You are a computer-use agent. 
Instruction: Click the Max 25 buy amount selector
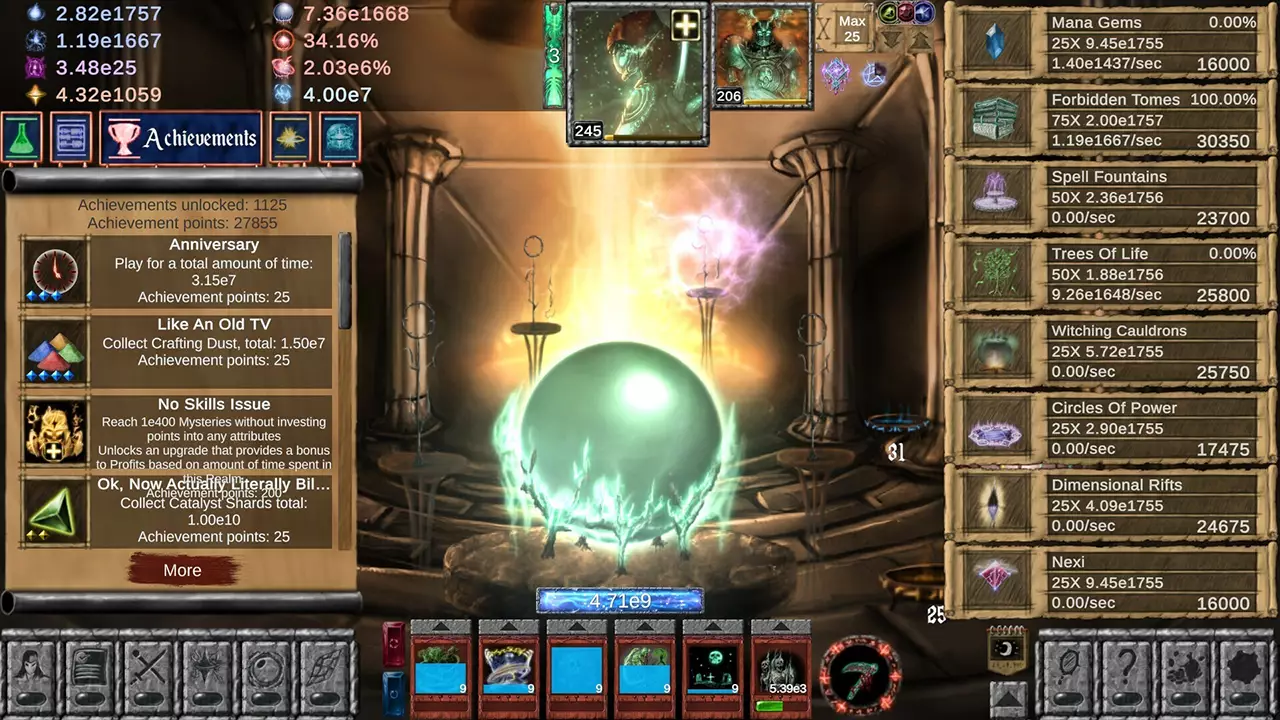pos(852,27)
